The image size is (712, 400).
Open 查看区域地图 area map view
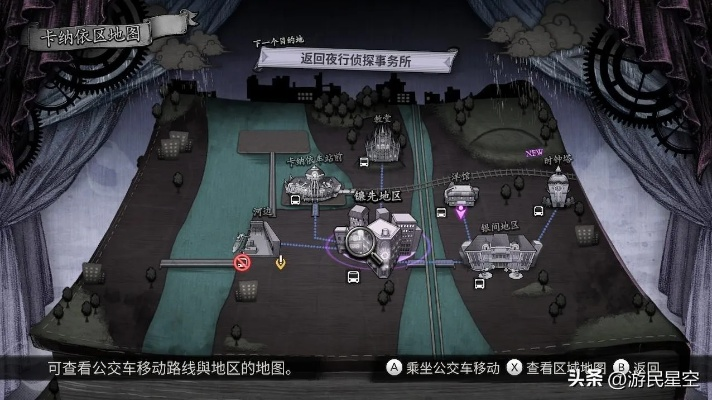pos(557,368)
